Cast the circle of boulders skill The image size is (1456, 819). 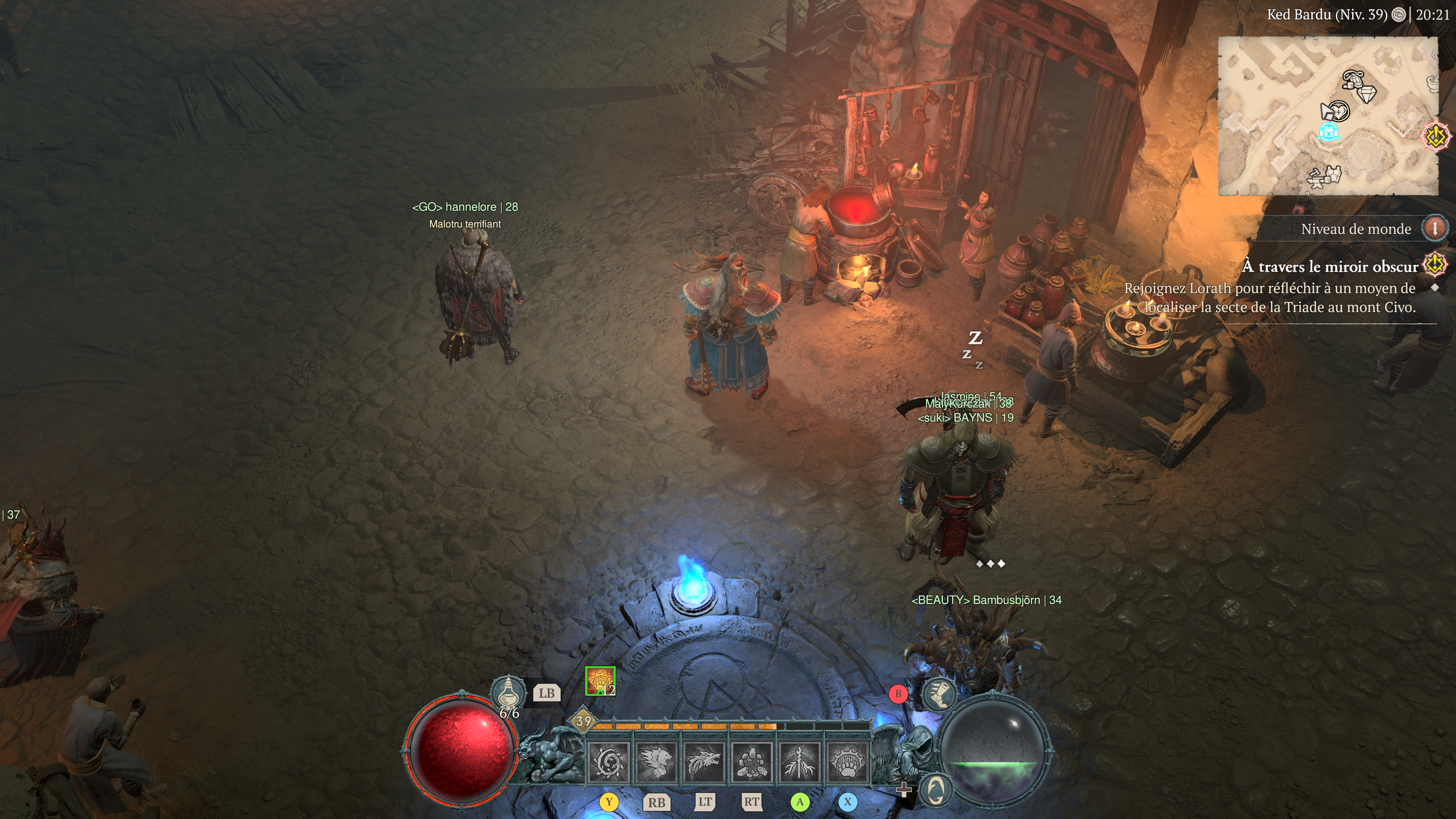click(x=752, y=762)
